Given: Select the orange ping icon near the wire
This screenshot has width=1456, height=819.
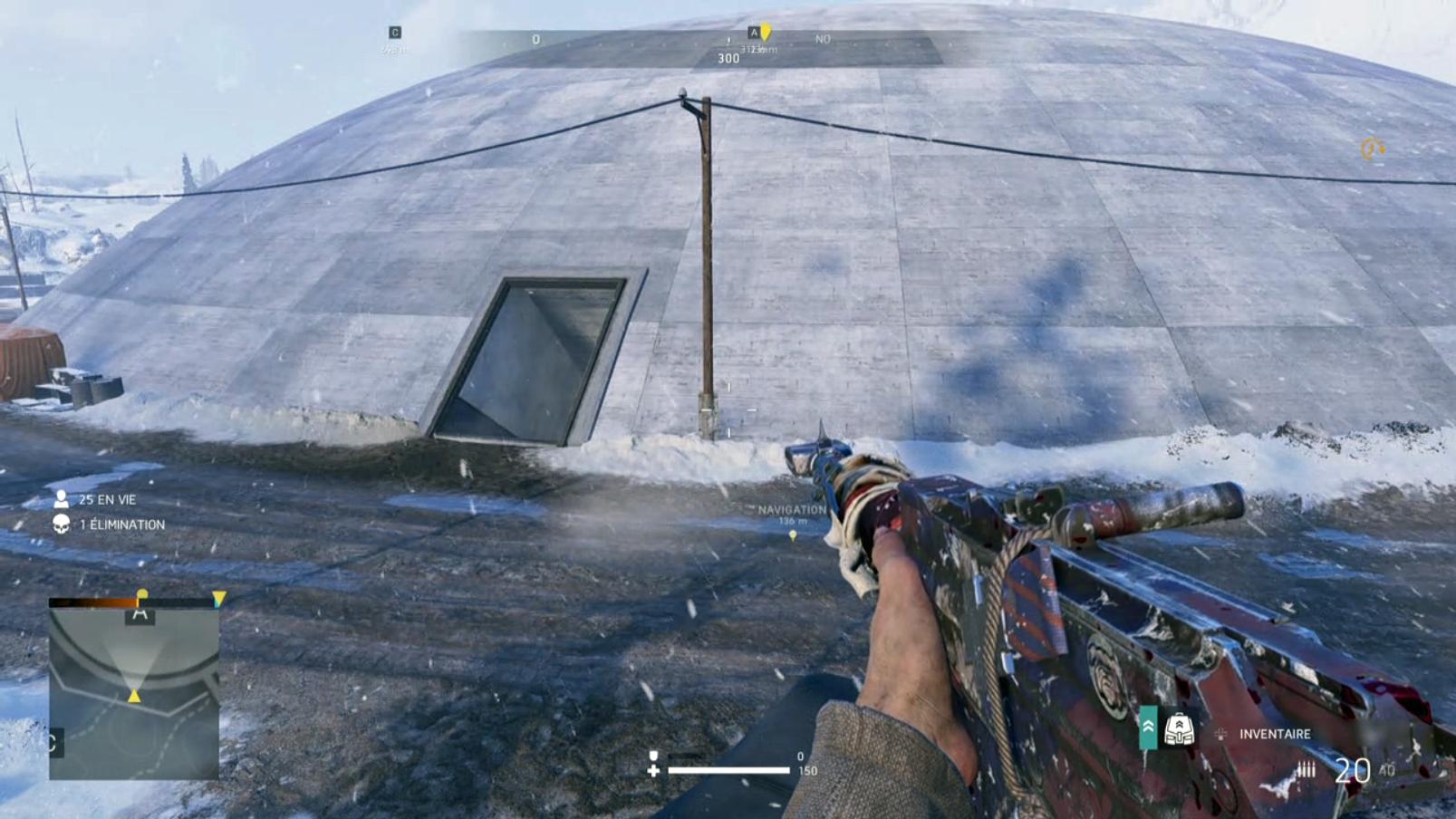Looking at the screenshot, I should 1372,148.
